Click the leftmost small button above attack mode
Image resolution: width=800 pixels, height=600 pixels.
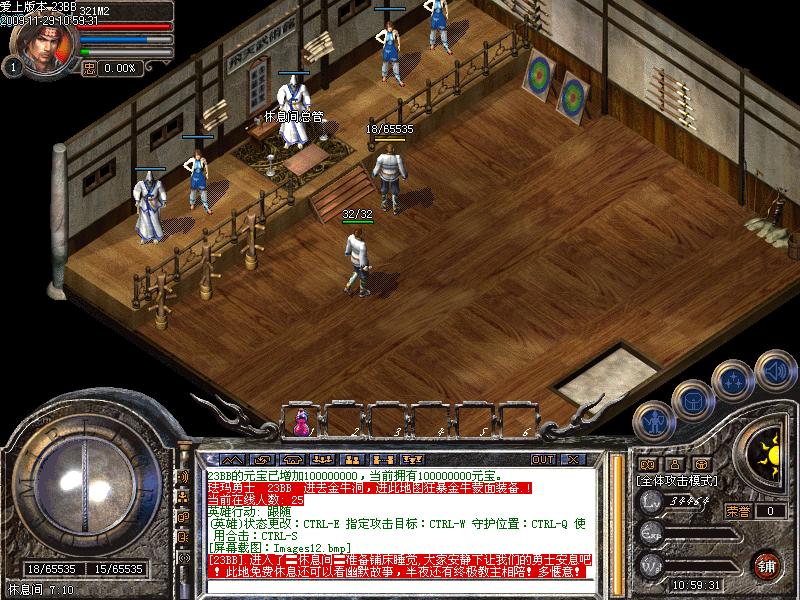pos(647,464)
